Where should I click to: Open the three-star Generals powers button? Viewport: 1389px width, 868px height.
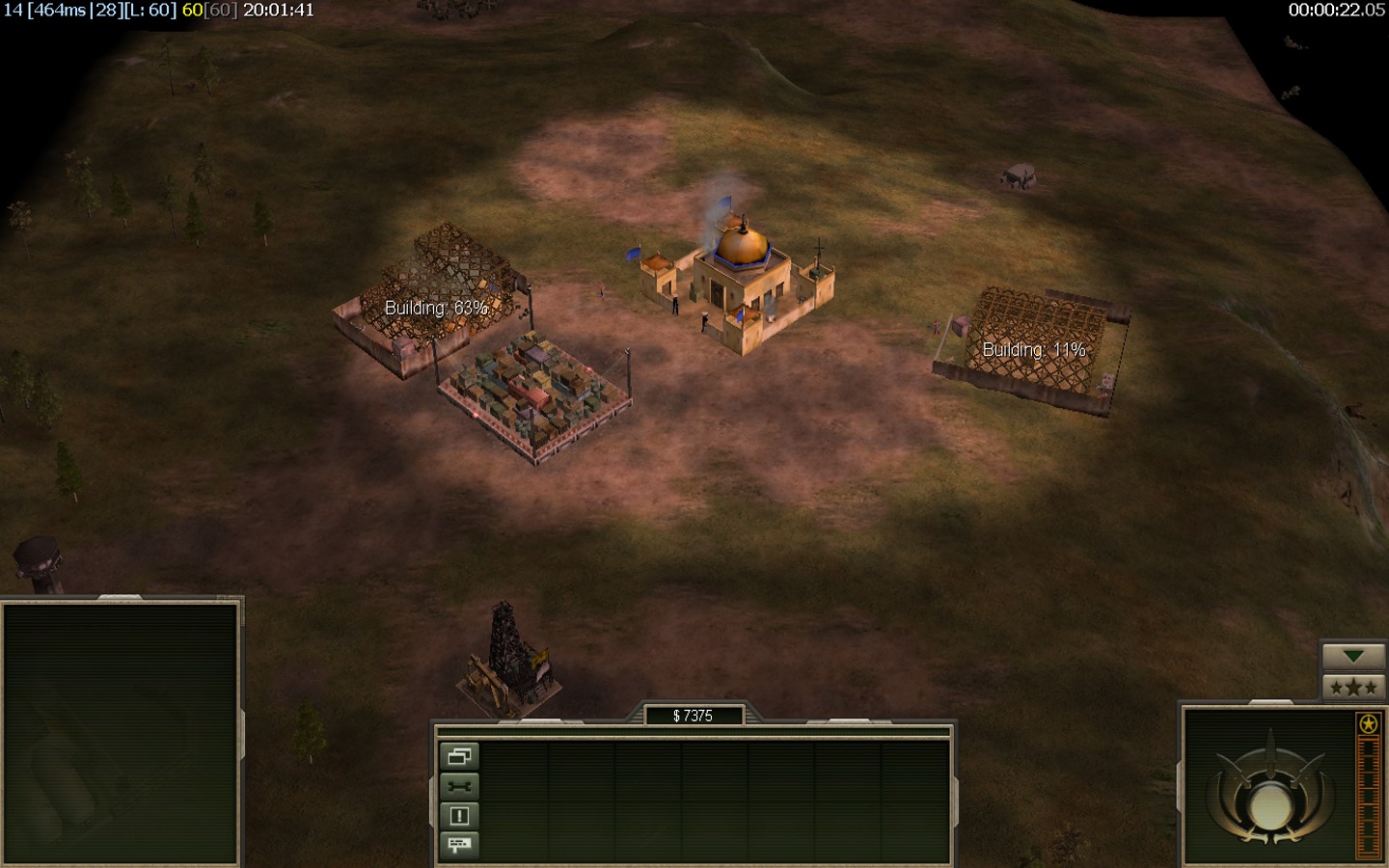pyautogui.click(x=1353, y=687)
